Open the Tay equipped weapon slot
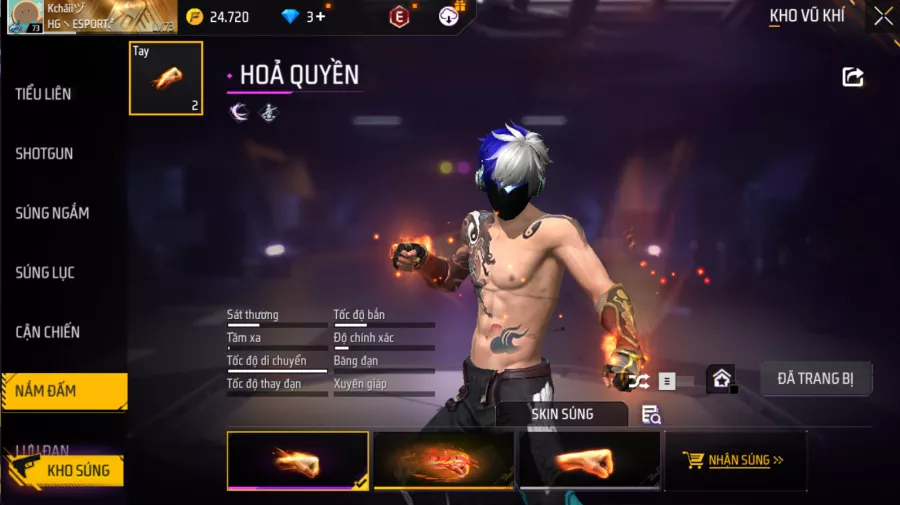This screenshot has height=505, width=900. pyautogui.click(x=166, y=78)
